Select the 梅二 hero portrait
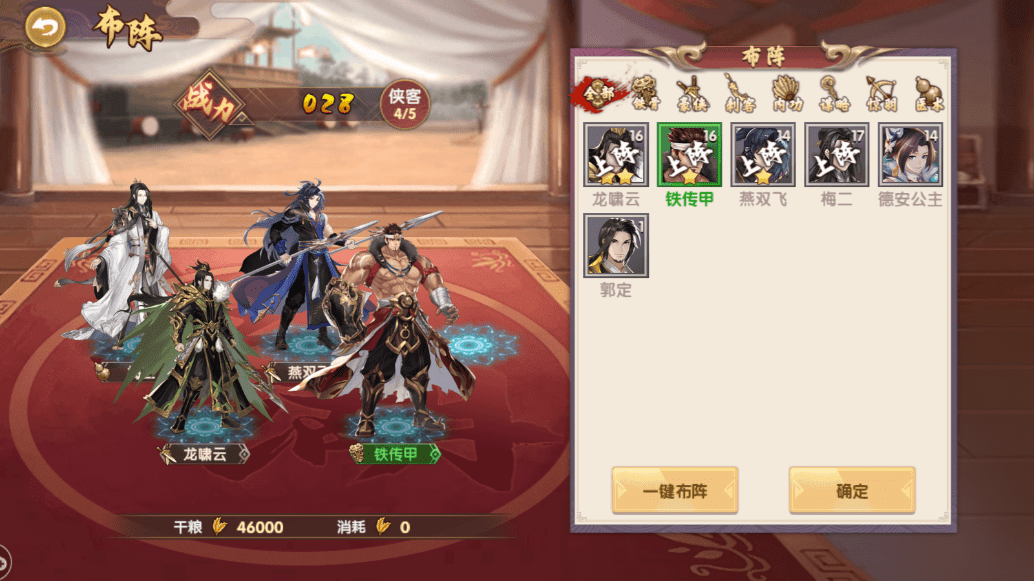Viewport: 1034px width, 581px height. coord(837,155)
